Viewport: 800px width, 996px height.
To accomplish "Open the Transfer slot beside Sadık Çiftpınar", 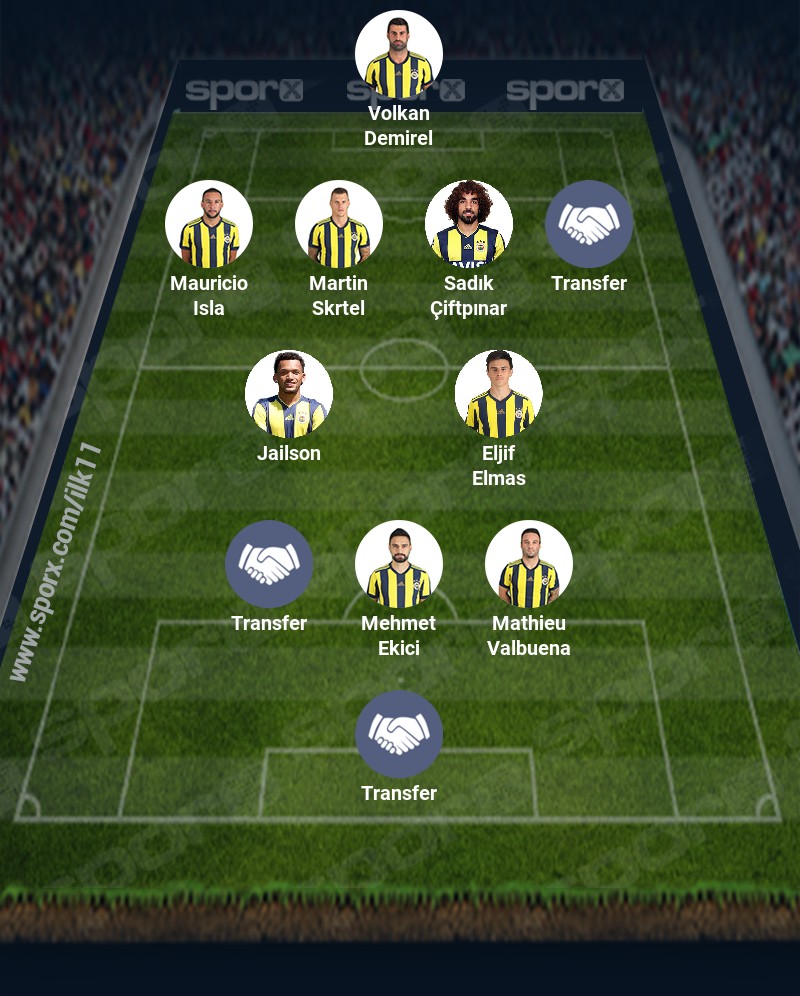I will coord(589,225).
